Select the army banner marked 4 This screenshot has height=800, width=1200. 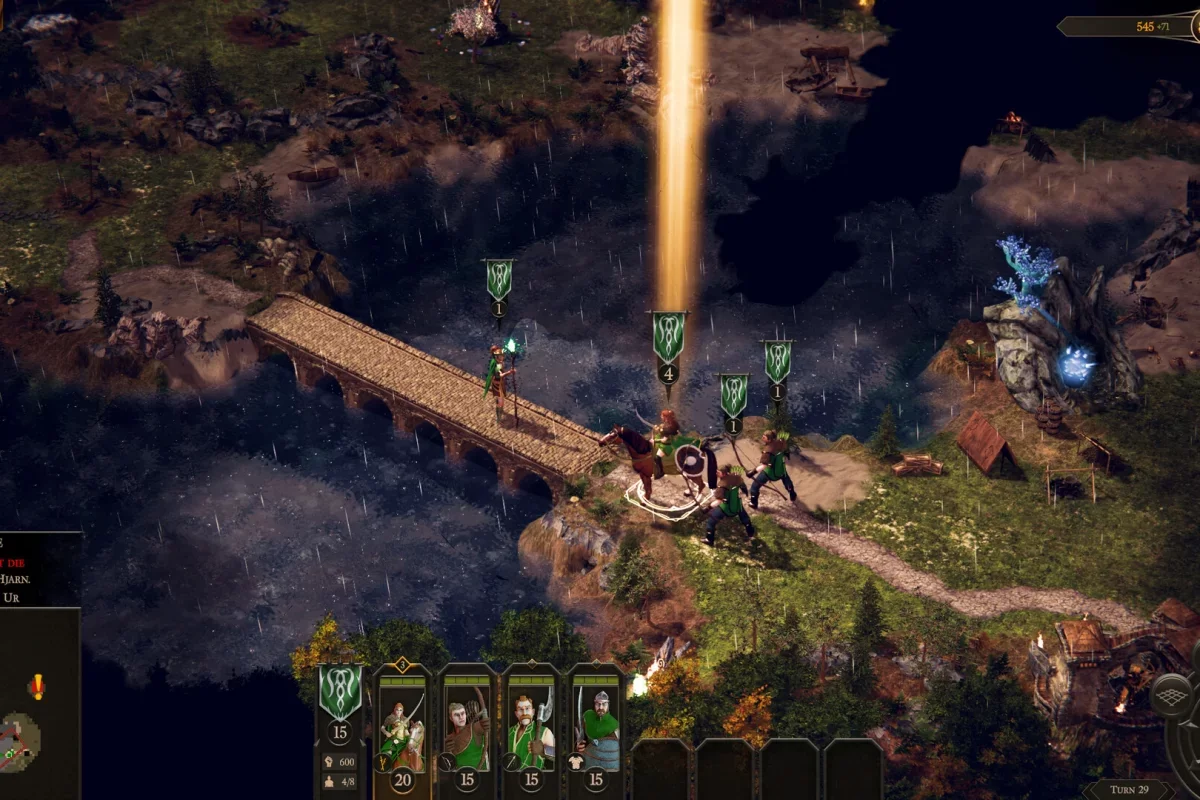click(669, 338)
